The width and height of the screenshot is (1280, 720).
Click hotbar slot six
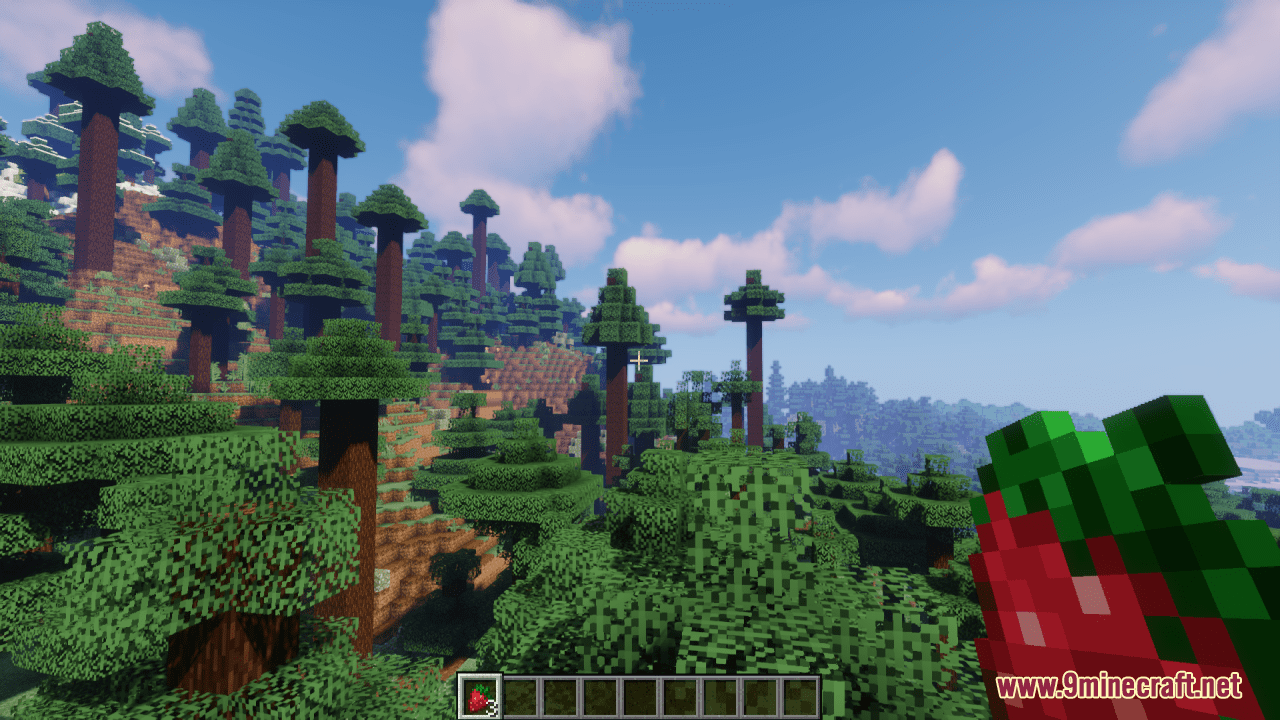[x=677, y=697]
